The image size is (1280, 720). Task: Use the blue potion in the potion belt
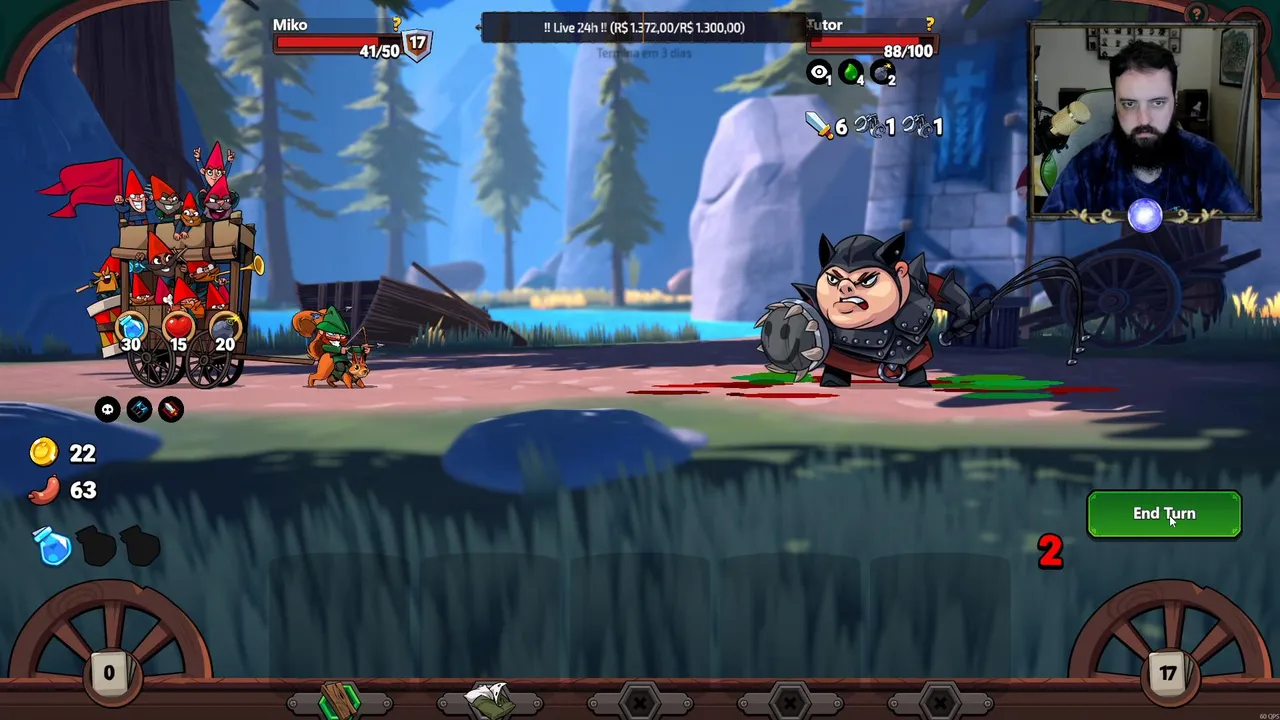click(52, 547)
